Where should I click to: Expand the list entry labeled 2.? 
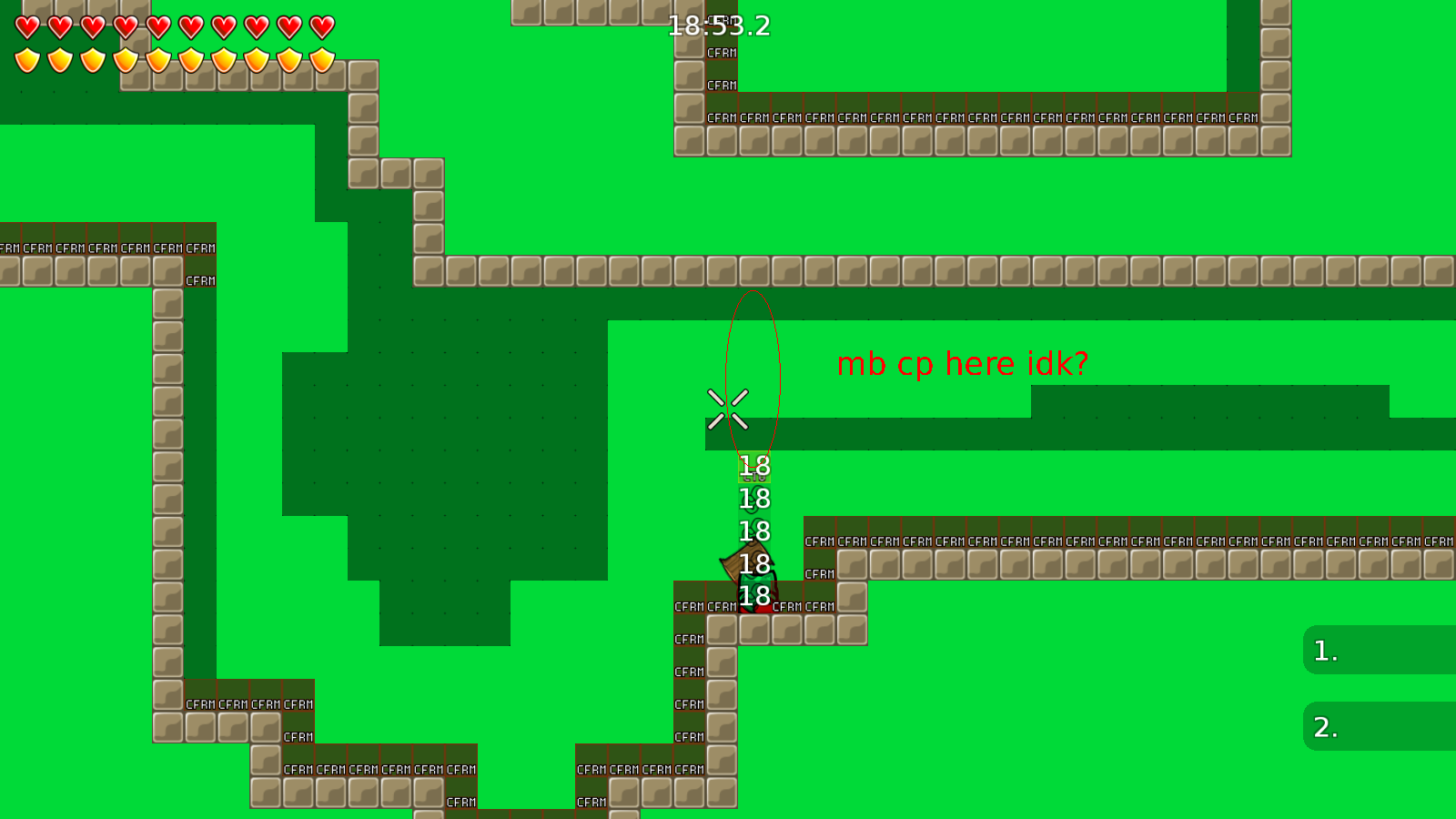tap(1326, 728)
